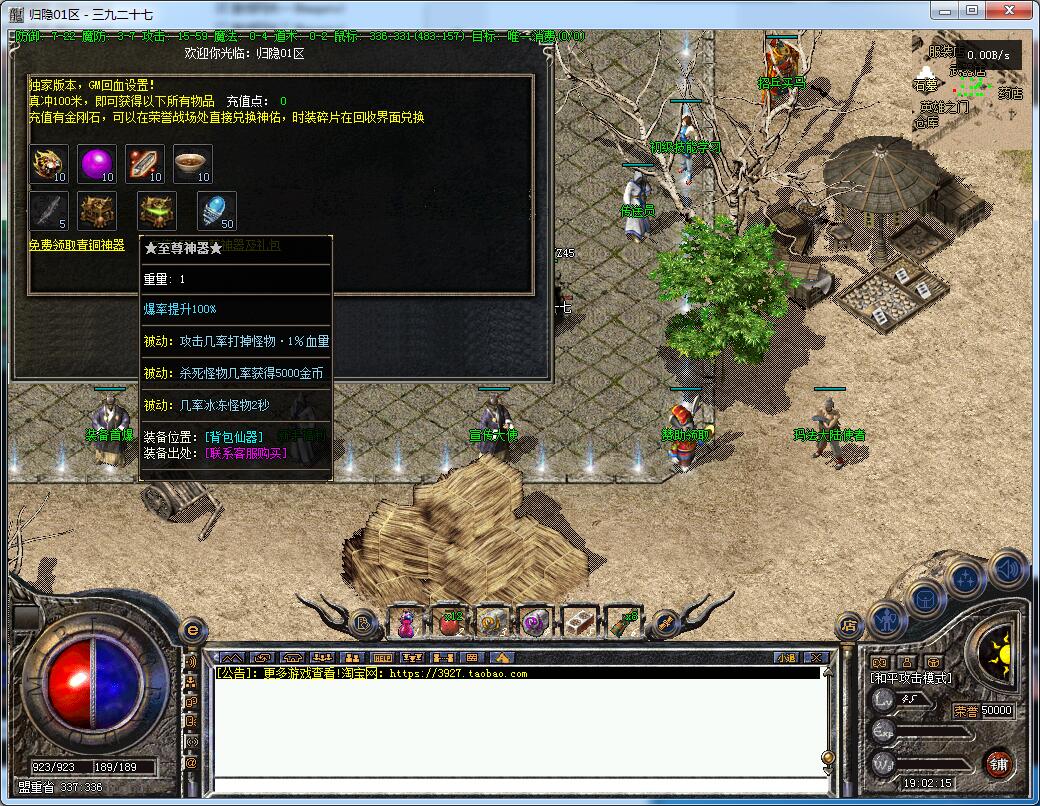Click the free bronze artifact claim link
1040x806 pixels.
(77, 245)
